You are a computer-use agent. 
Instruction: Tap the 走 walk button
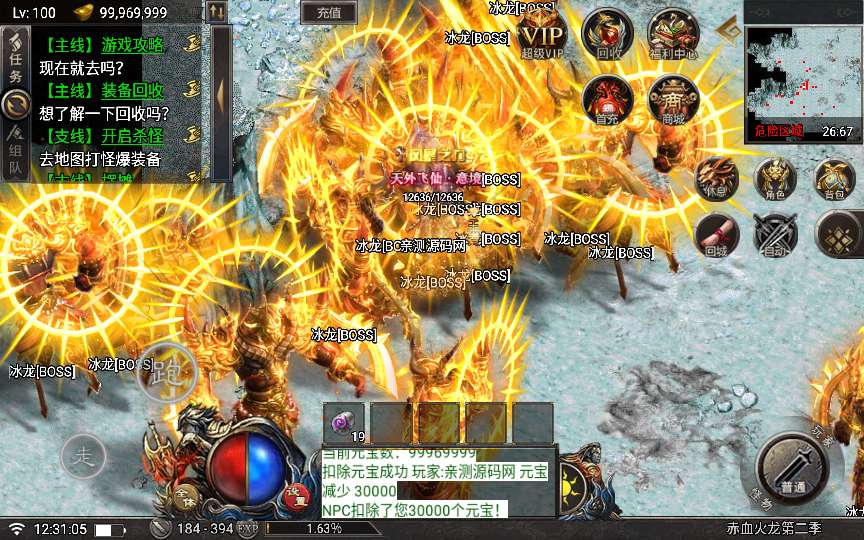pyautogui.click(x=84, y=457)
